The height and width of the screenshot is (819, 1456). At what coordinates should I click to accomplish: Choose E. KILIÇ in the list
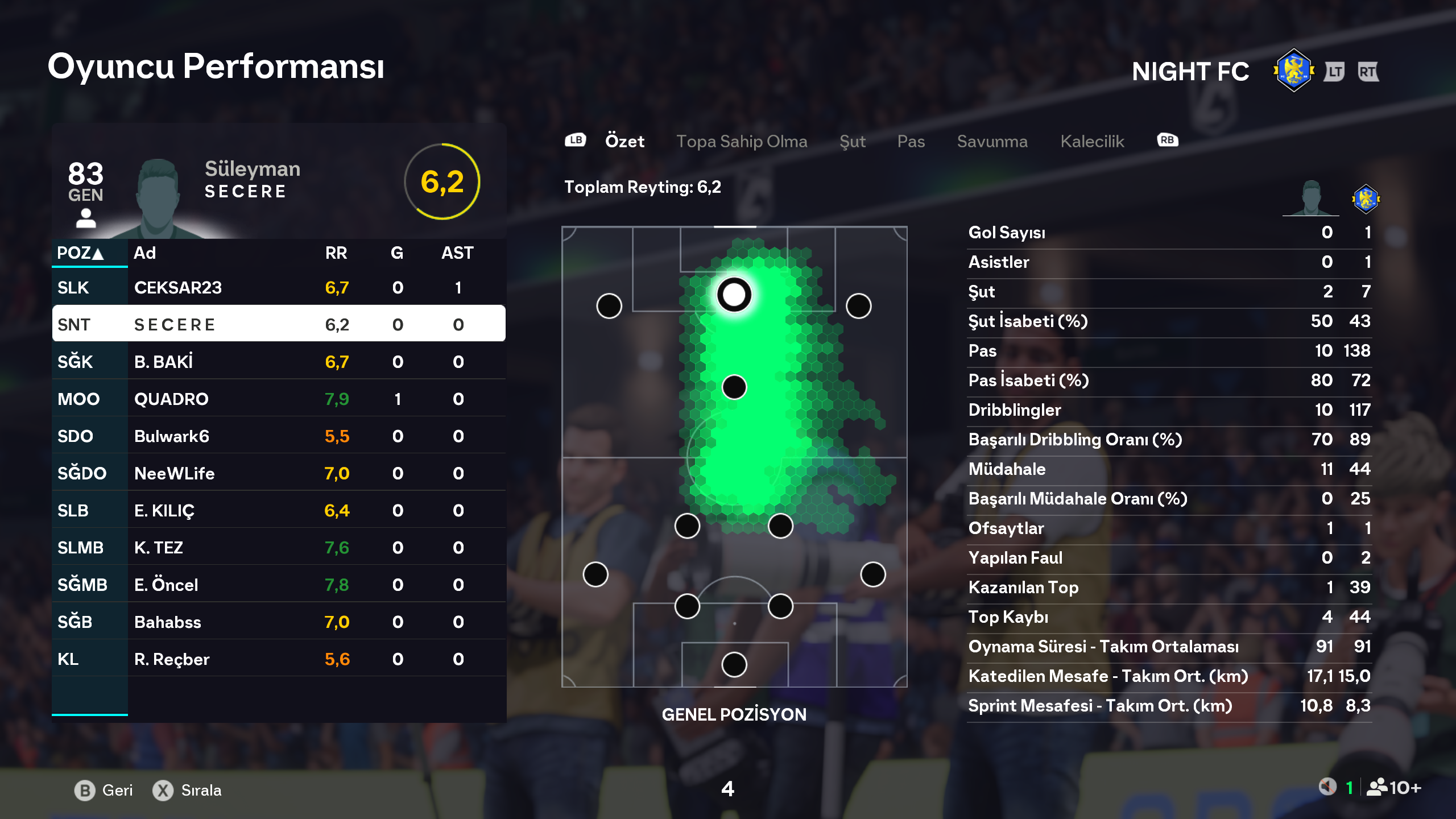pyautogui.click(x=279, y=511)
